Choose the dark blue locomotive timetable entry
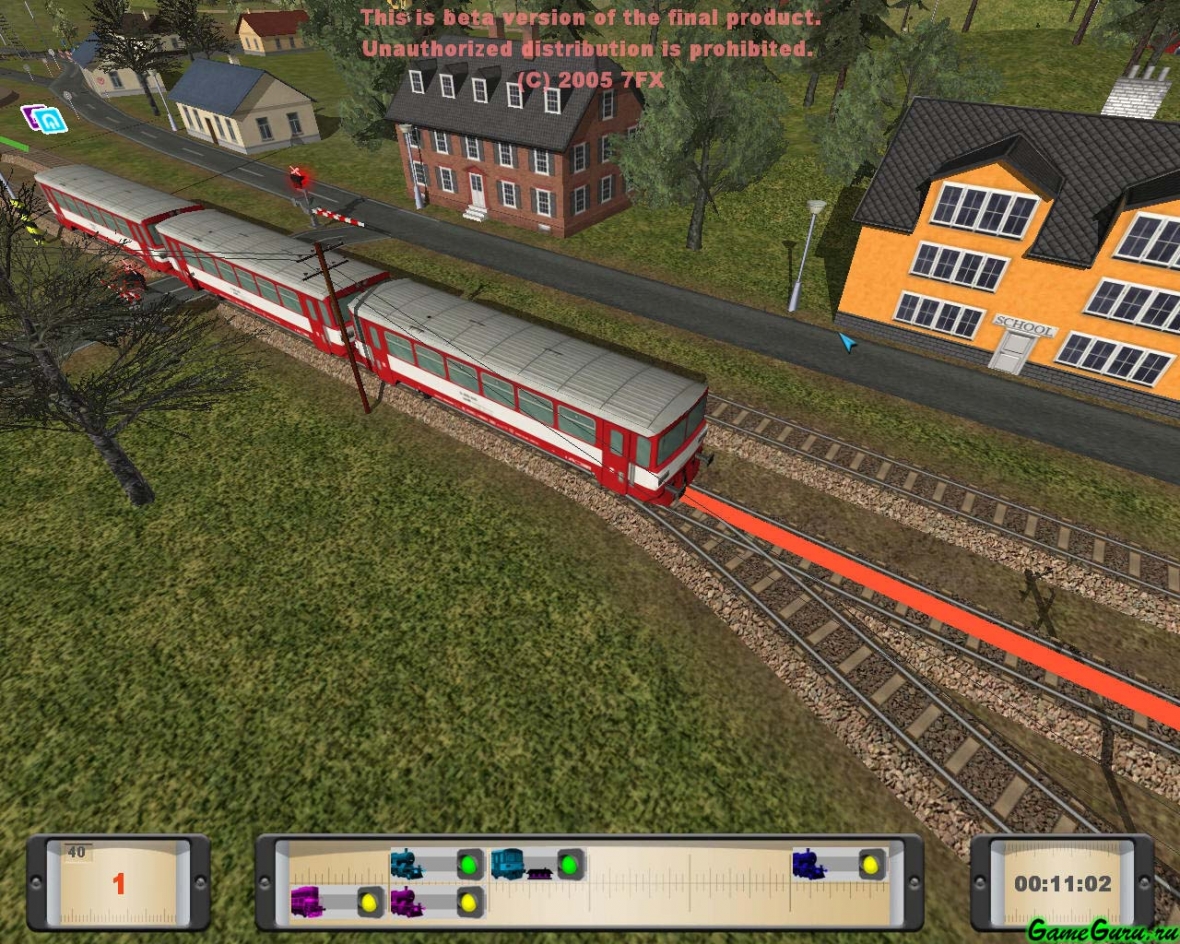The width and height of the screenshot is (1180, 944). pyautogui.click(x=809, y=864)
